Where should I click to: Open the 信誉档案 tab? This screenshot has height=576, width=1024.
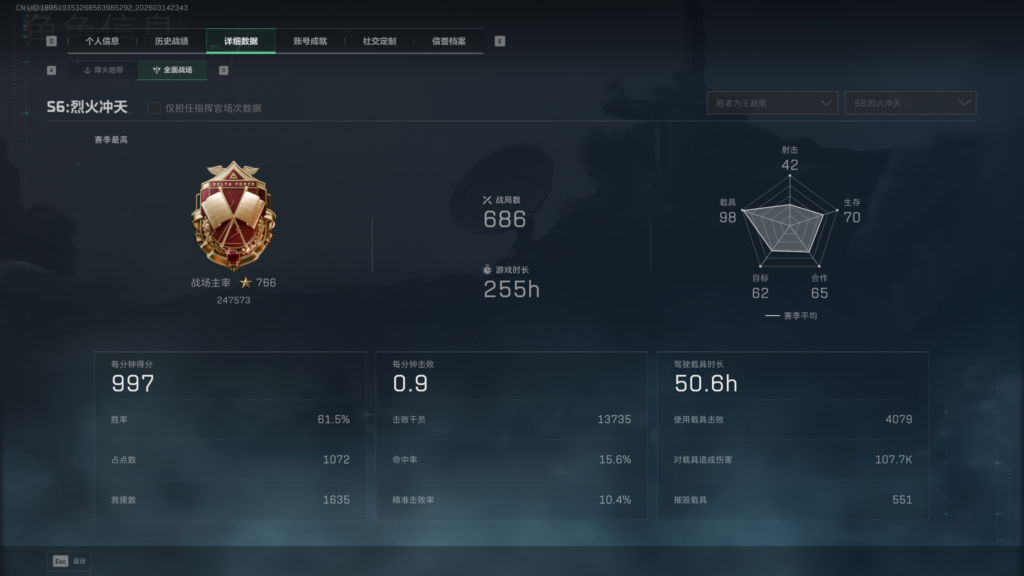[448, 41]
